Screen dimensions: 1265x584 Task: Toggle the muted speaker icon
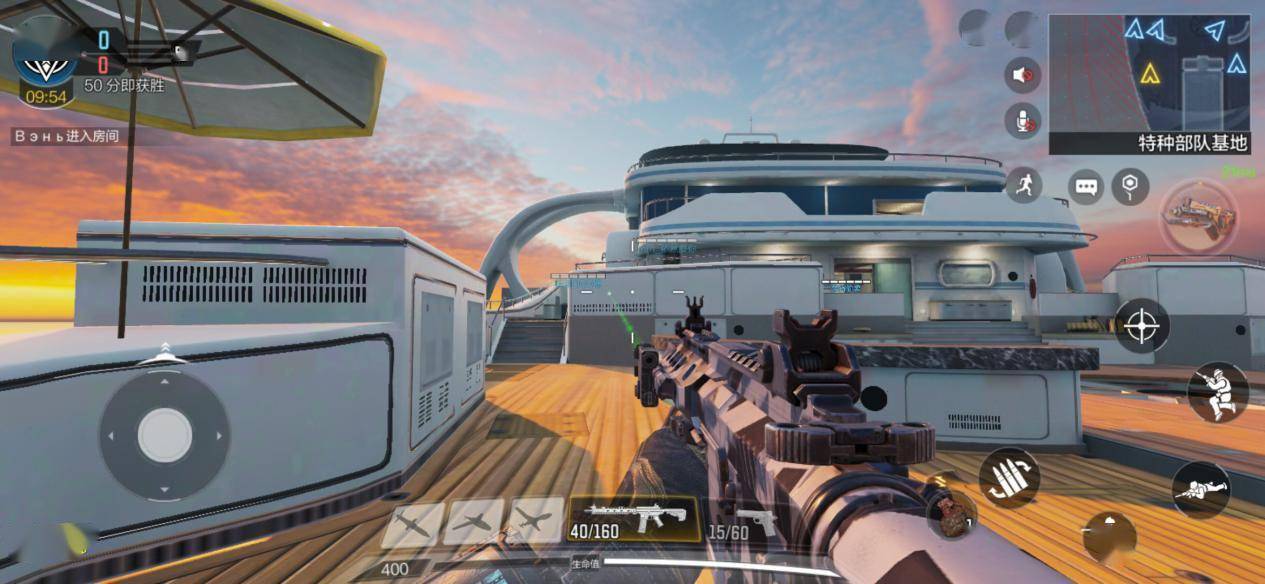1022,75
